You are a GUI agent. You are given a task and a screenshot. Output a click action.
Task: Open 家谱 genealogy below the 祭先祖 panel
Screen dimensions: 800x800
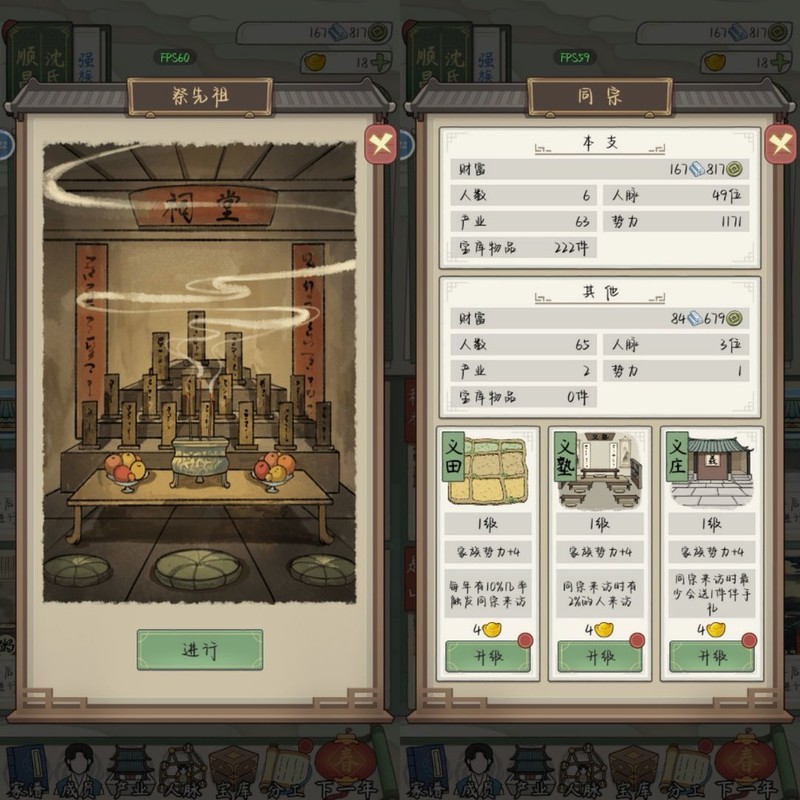coord(26,770)
